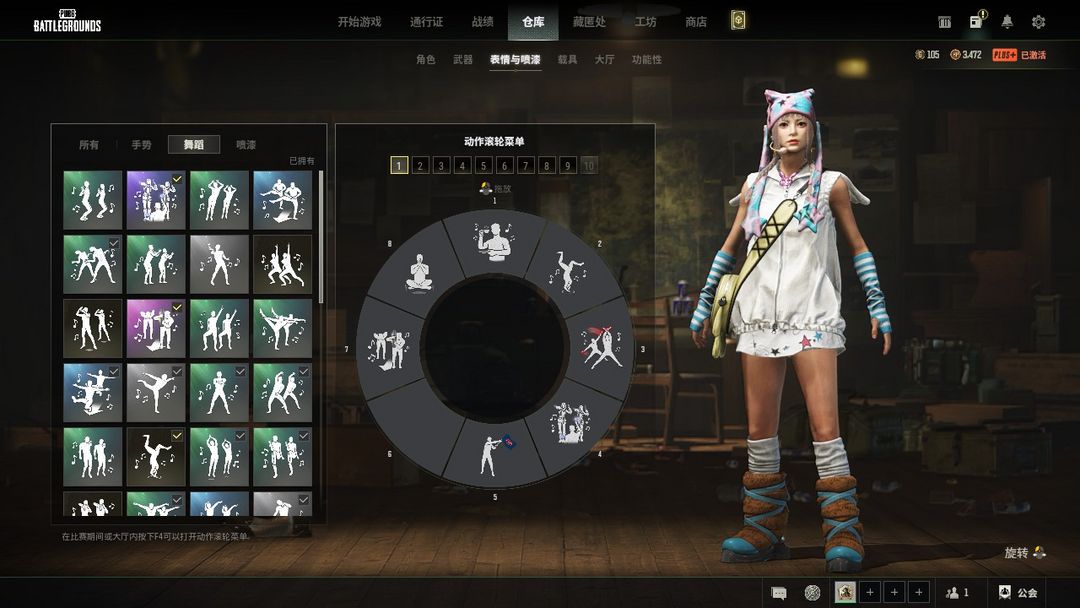The height and width of the screenshot is (608, 1080).
Task: Switch to the 藏匿处 menu
Action: coord(588,22)
